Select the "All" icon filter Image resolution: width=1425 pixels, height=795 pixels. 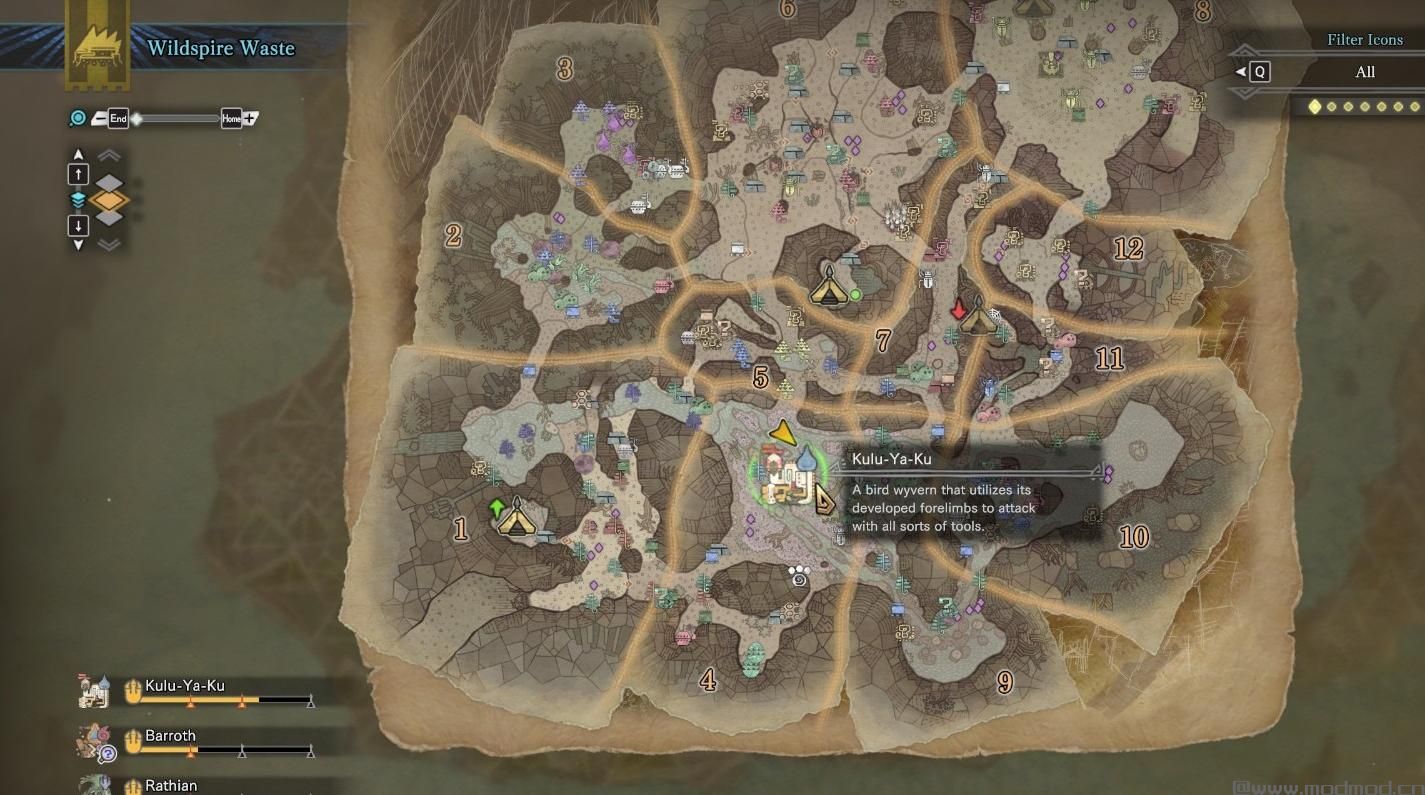[1364, 72]
